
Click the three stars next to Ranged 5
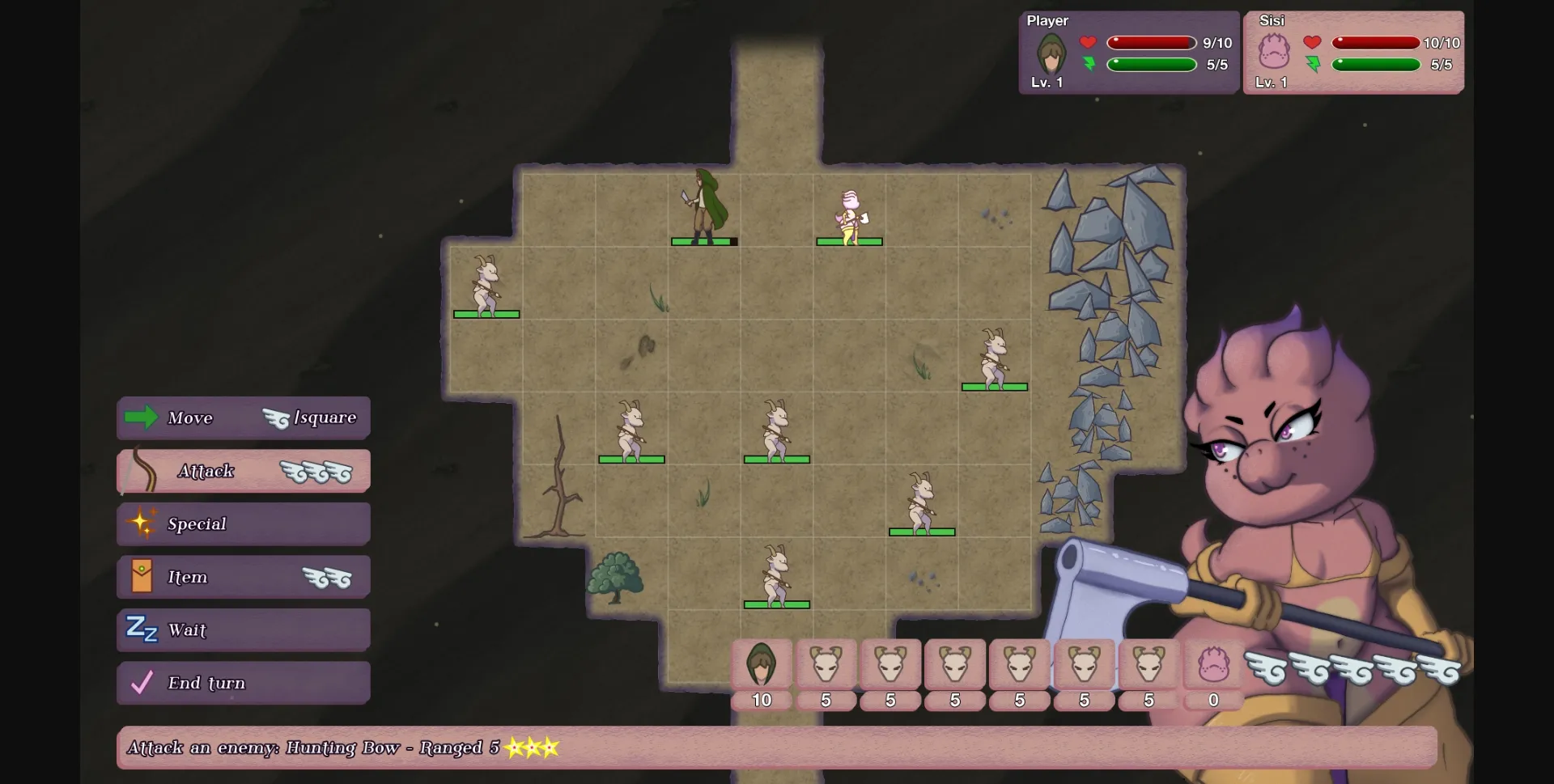(533, 747)
